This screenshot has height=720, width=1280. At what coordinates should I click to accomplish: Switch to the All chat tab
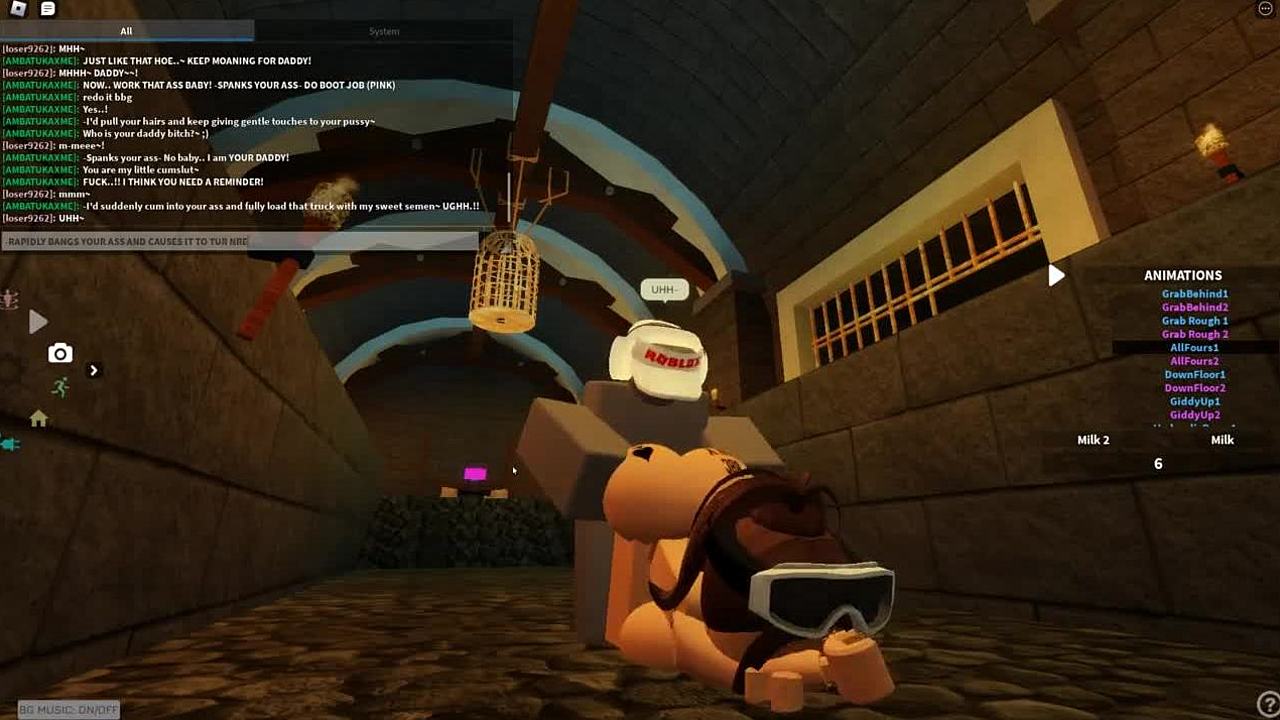(x=126, y=31)
